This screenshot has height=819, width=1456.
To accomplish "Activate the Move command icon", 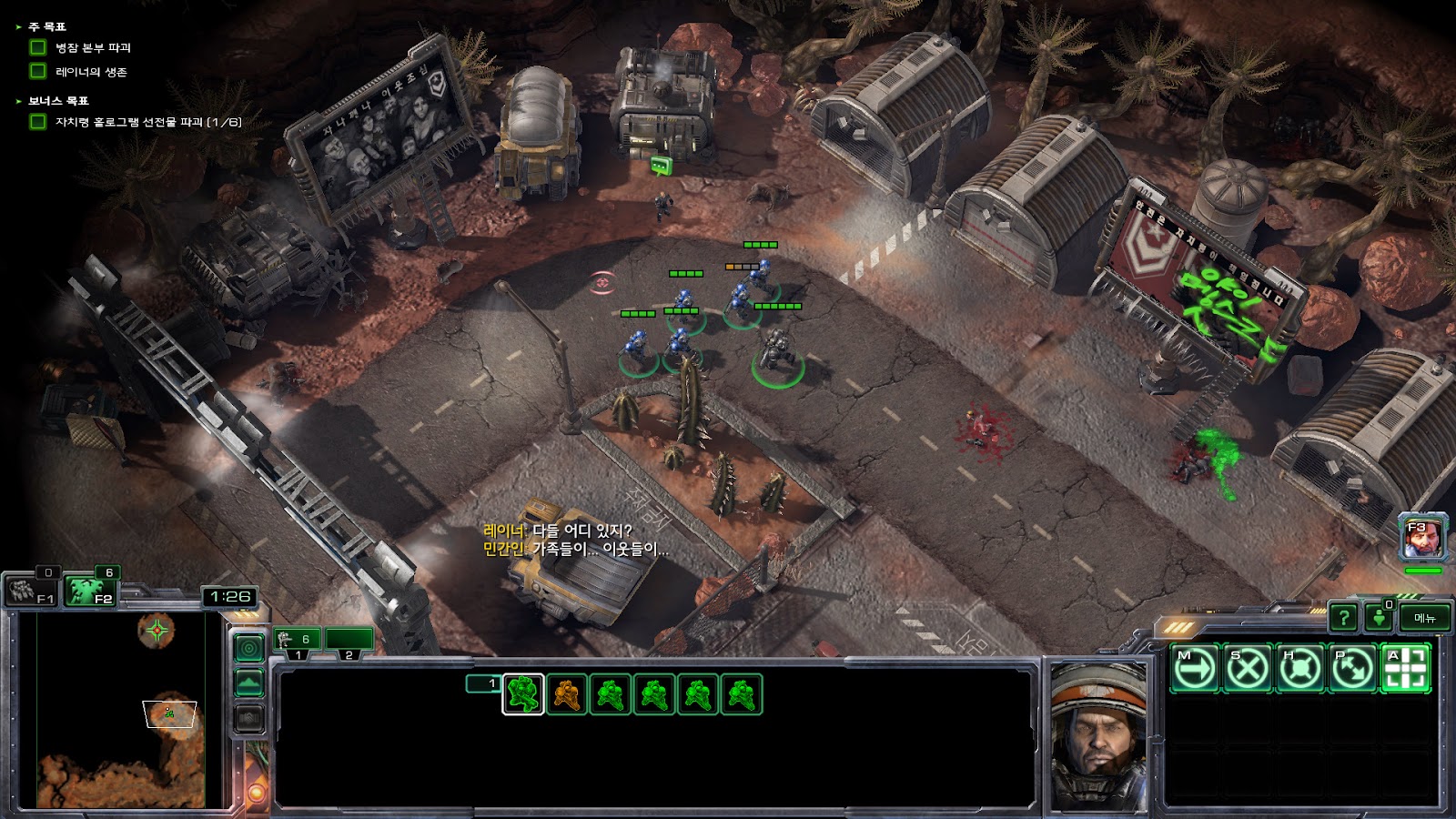I will pyautogui.click(x=1194, y=669).
